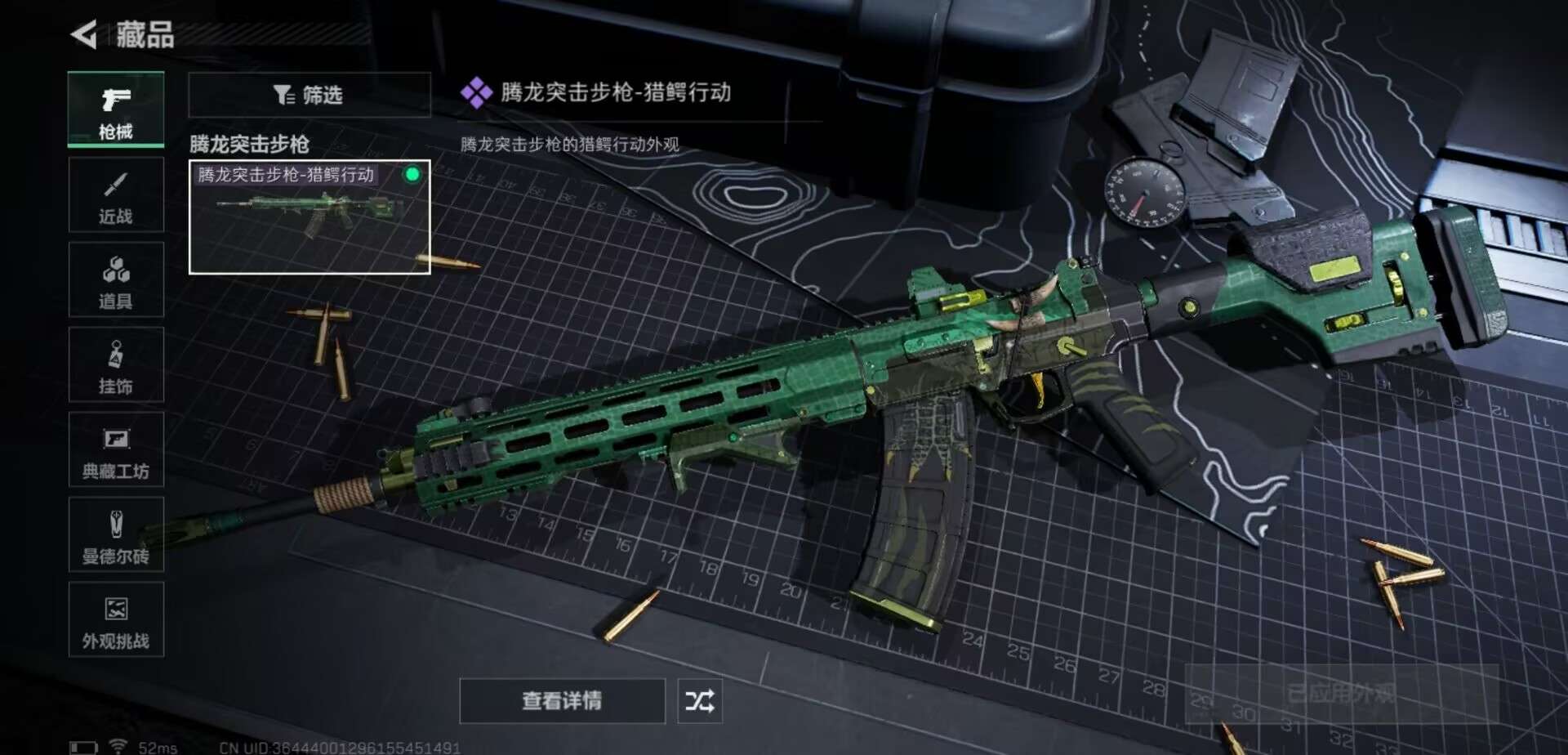Select the 枪械 firearms category icon
Viewport: 1568px width, 755px height.
point(116,102)
